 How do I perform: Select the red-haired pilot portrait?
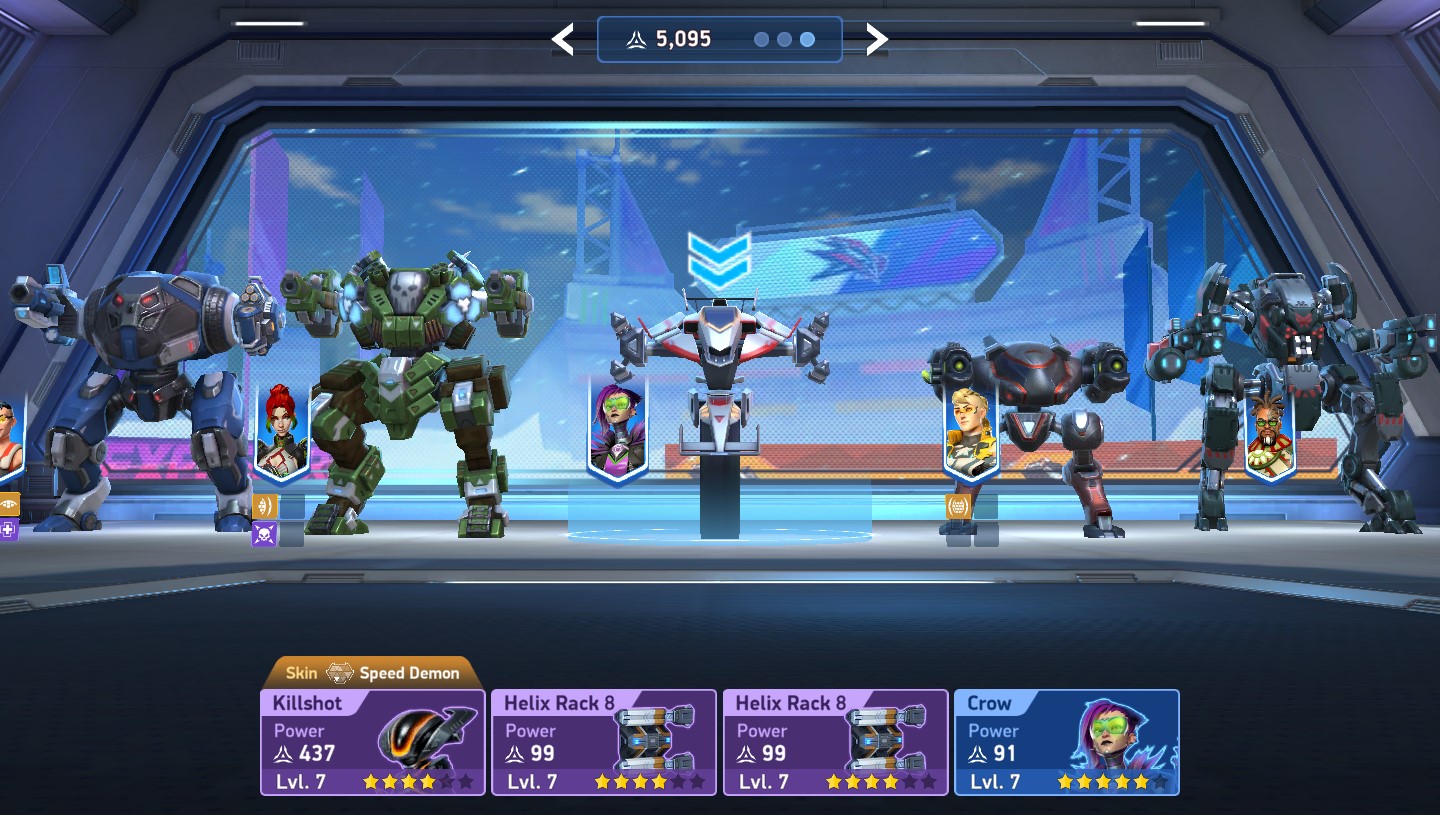click(x=282, y=428)
